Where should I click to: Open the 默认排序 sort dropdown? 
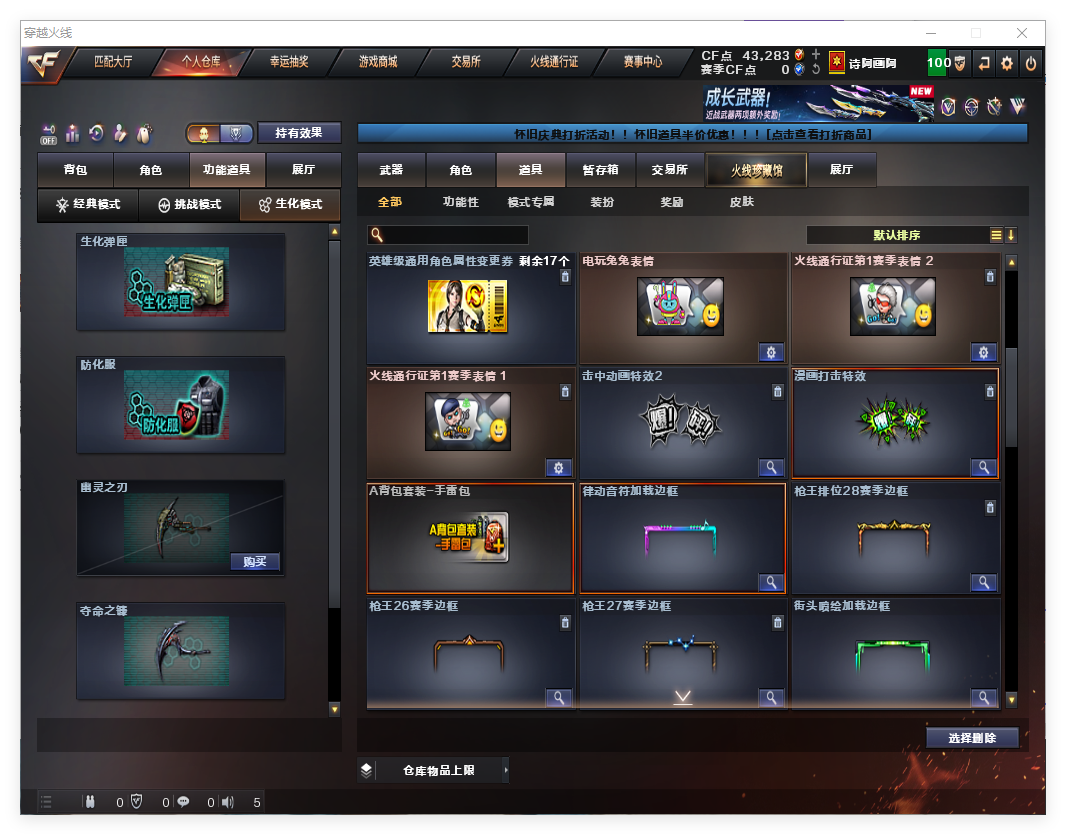[897, 235]
